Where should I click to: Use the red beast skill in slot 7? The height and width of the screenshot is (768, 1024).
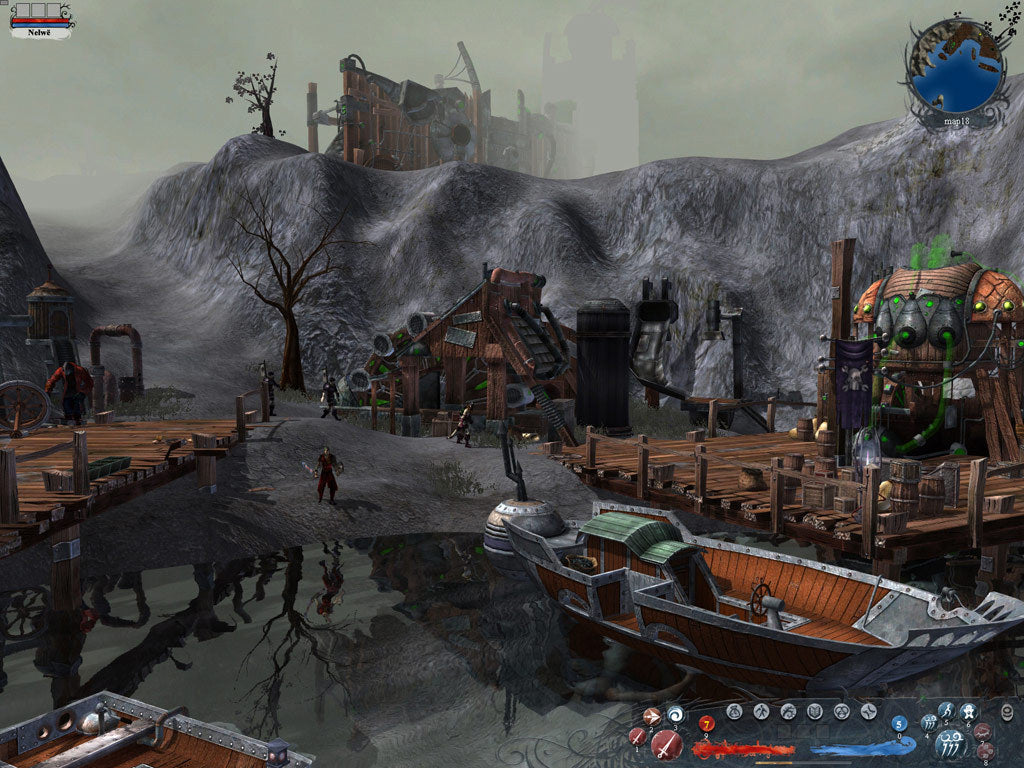pos(984,731)
